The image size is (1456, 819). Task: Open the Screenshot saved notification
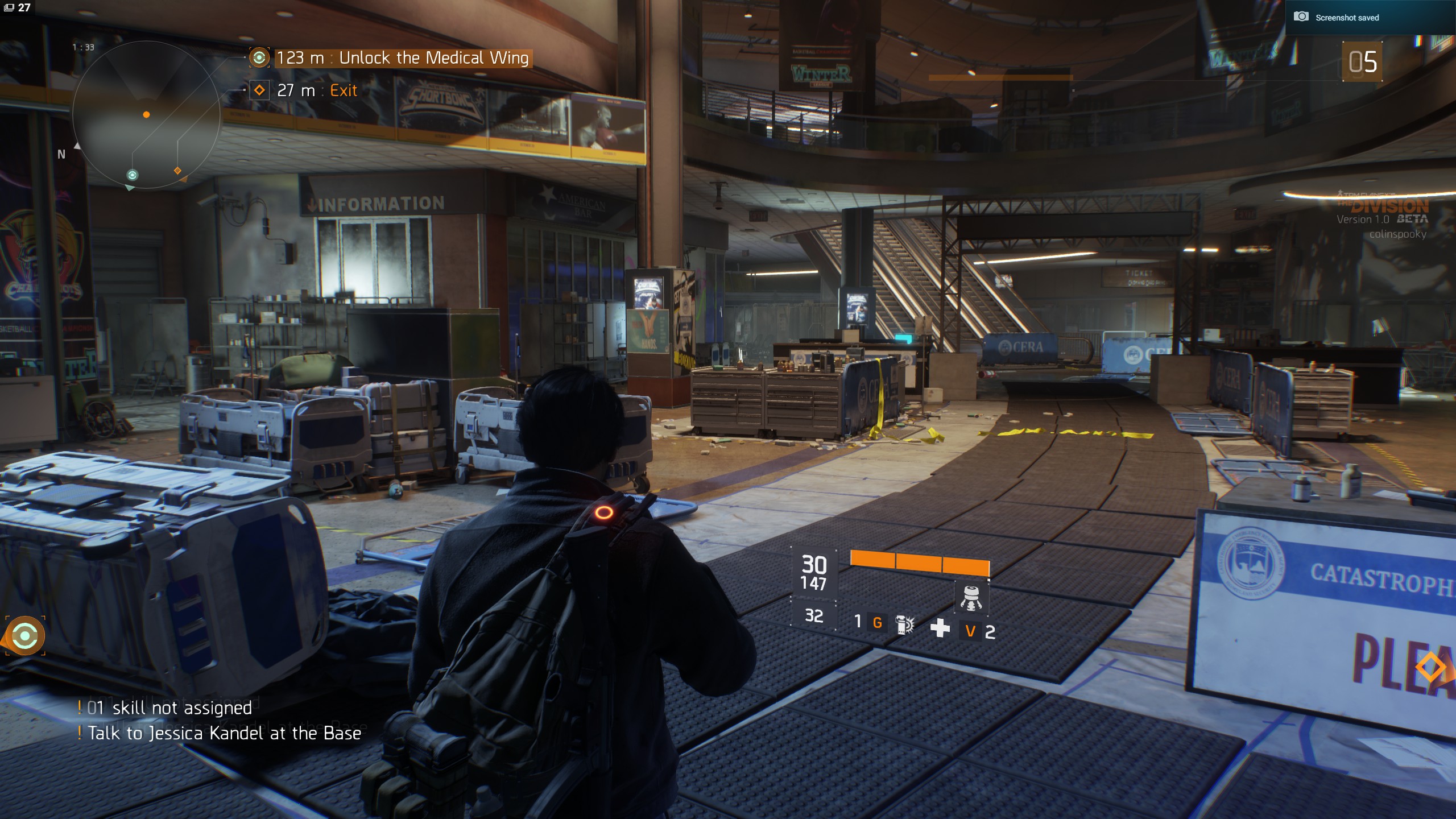(1346, 18)
